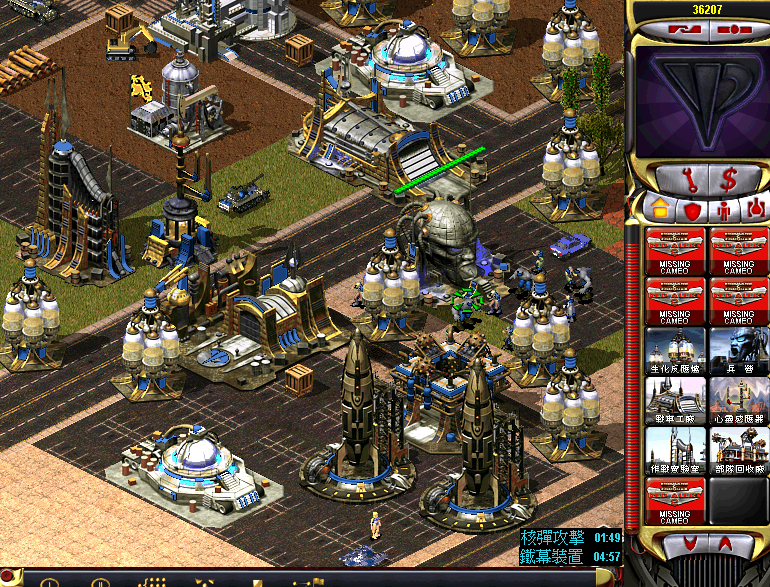Activate the sell dollar-sign button

(727, 180)
